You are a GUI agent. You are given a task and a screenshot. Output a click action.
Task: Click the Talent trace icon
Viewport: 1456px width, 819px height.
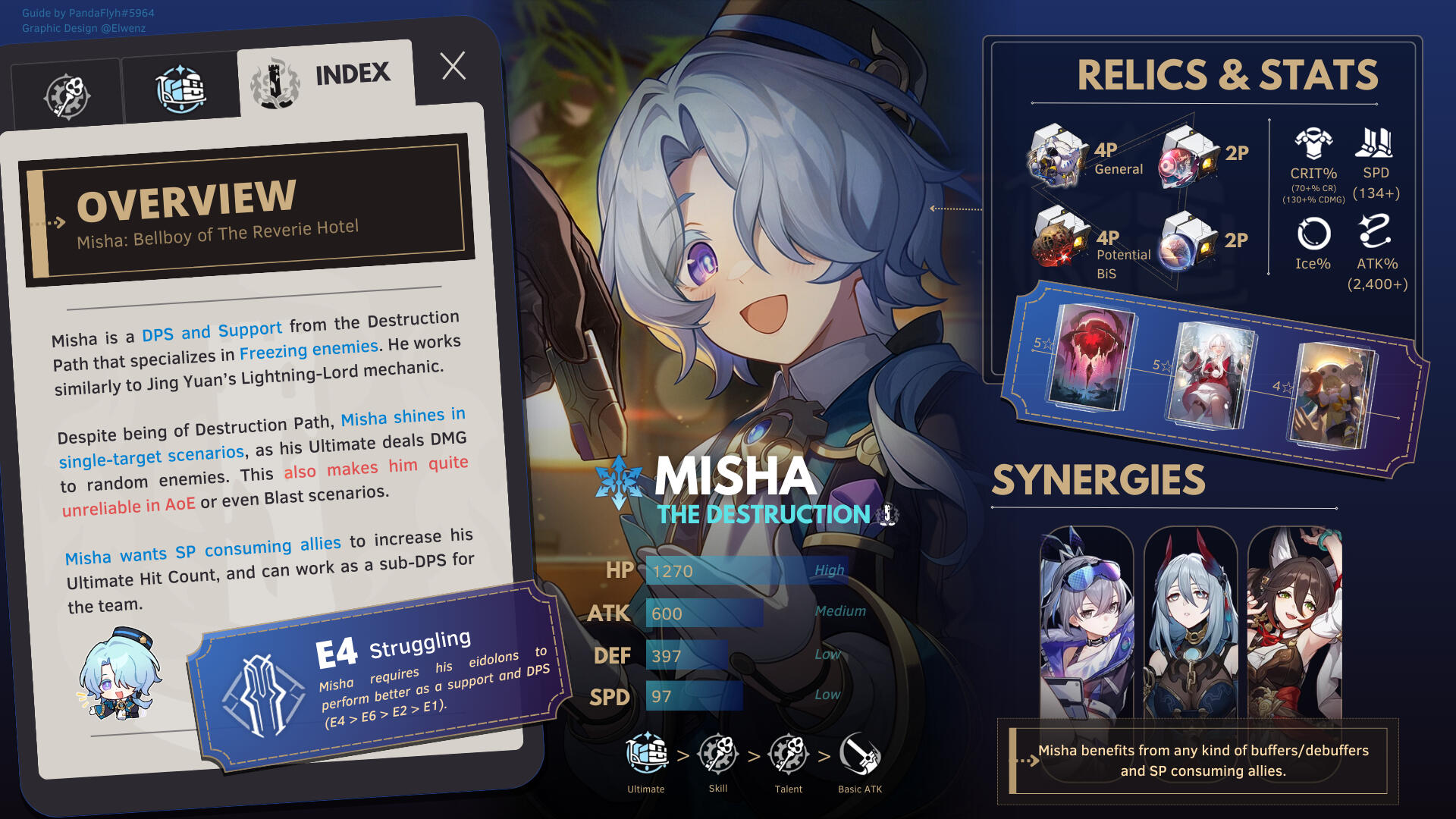[x=789, y=755]
